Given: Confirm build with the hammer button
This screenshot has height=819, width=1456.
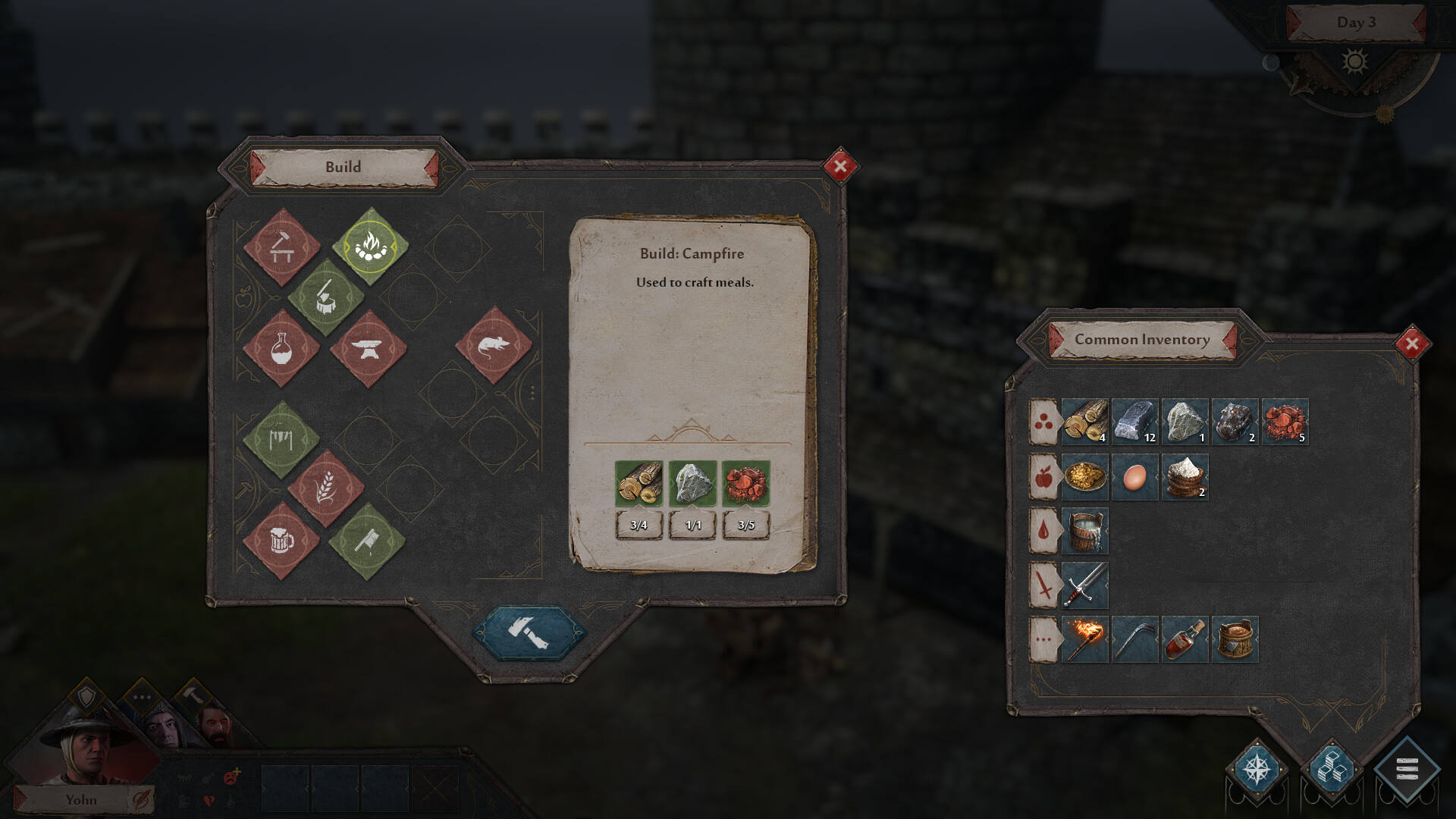Looking at the screenshot, I should tap(529, 632).
